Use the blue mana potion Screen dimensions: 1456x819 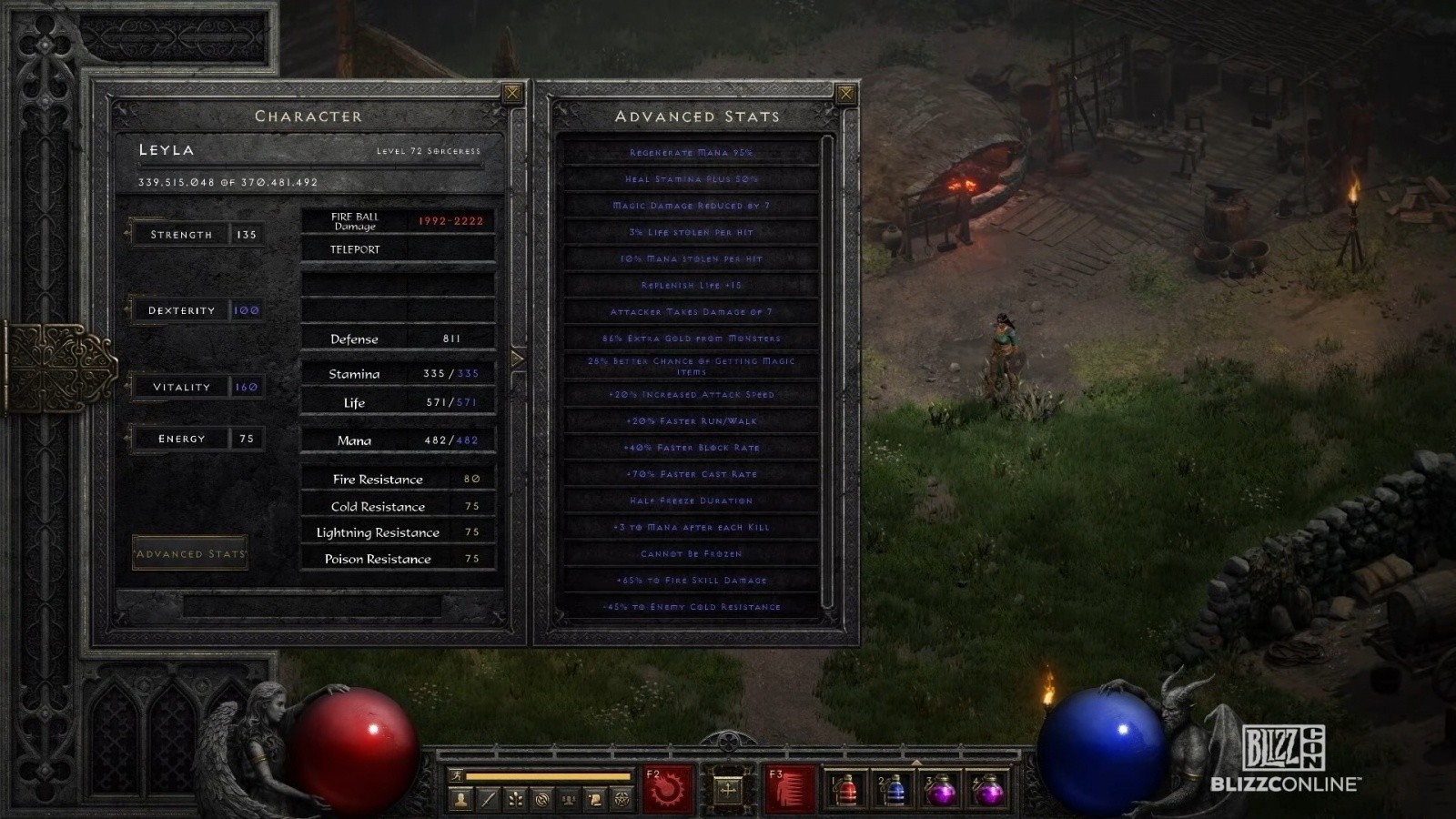pos(893,789)
